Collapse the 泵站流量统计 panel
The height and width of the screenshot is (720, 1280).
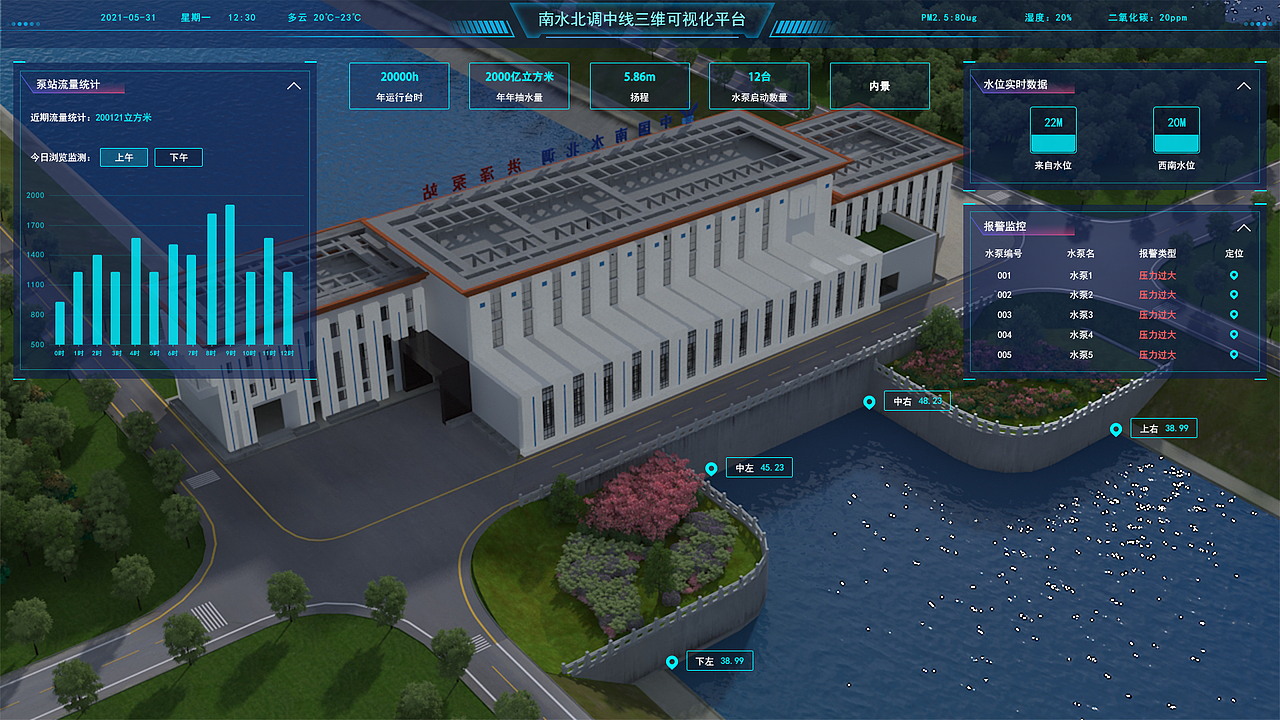point(294,86)
